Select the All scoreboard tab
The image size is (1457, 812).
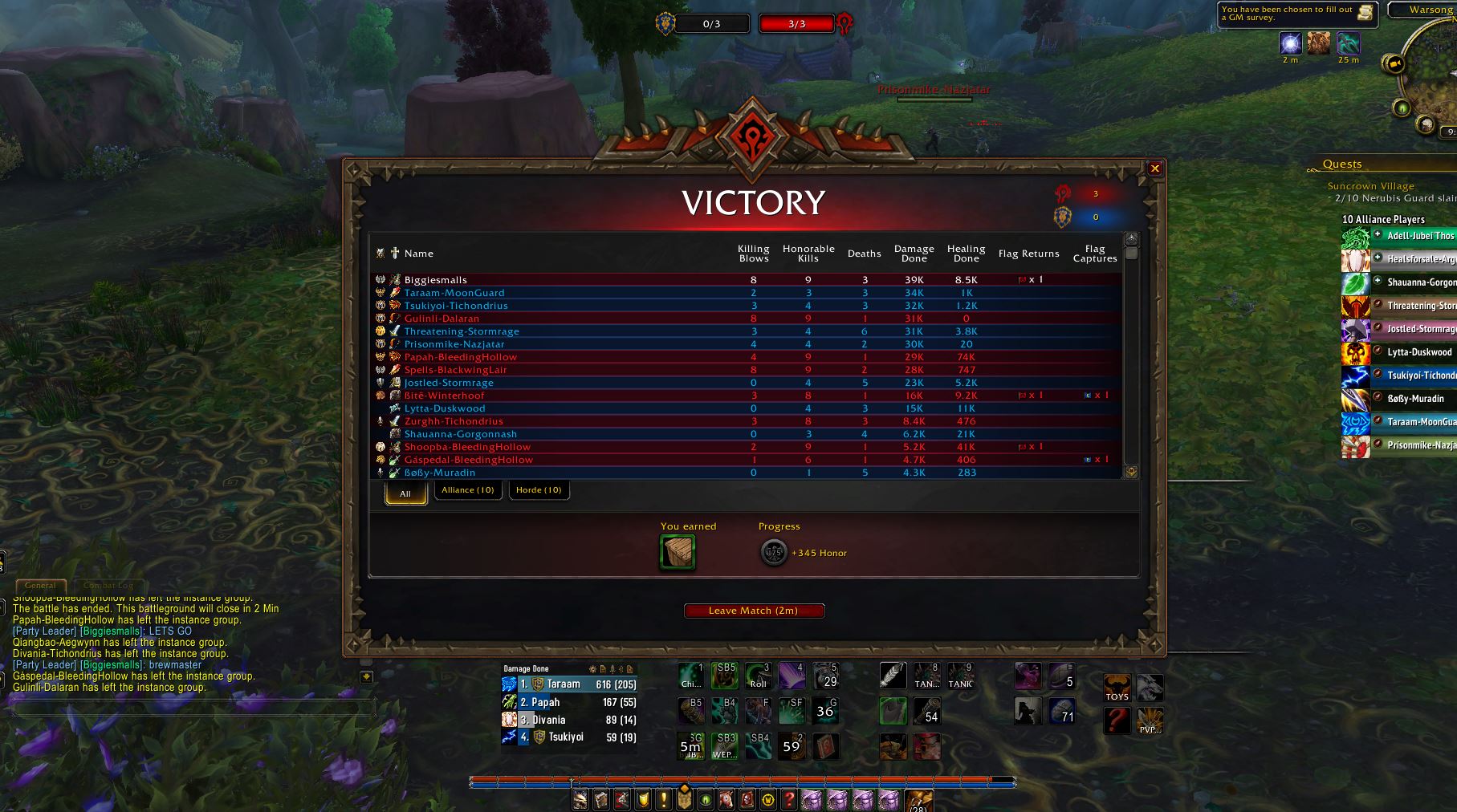(x=405, y=493)
